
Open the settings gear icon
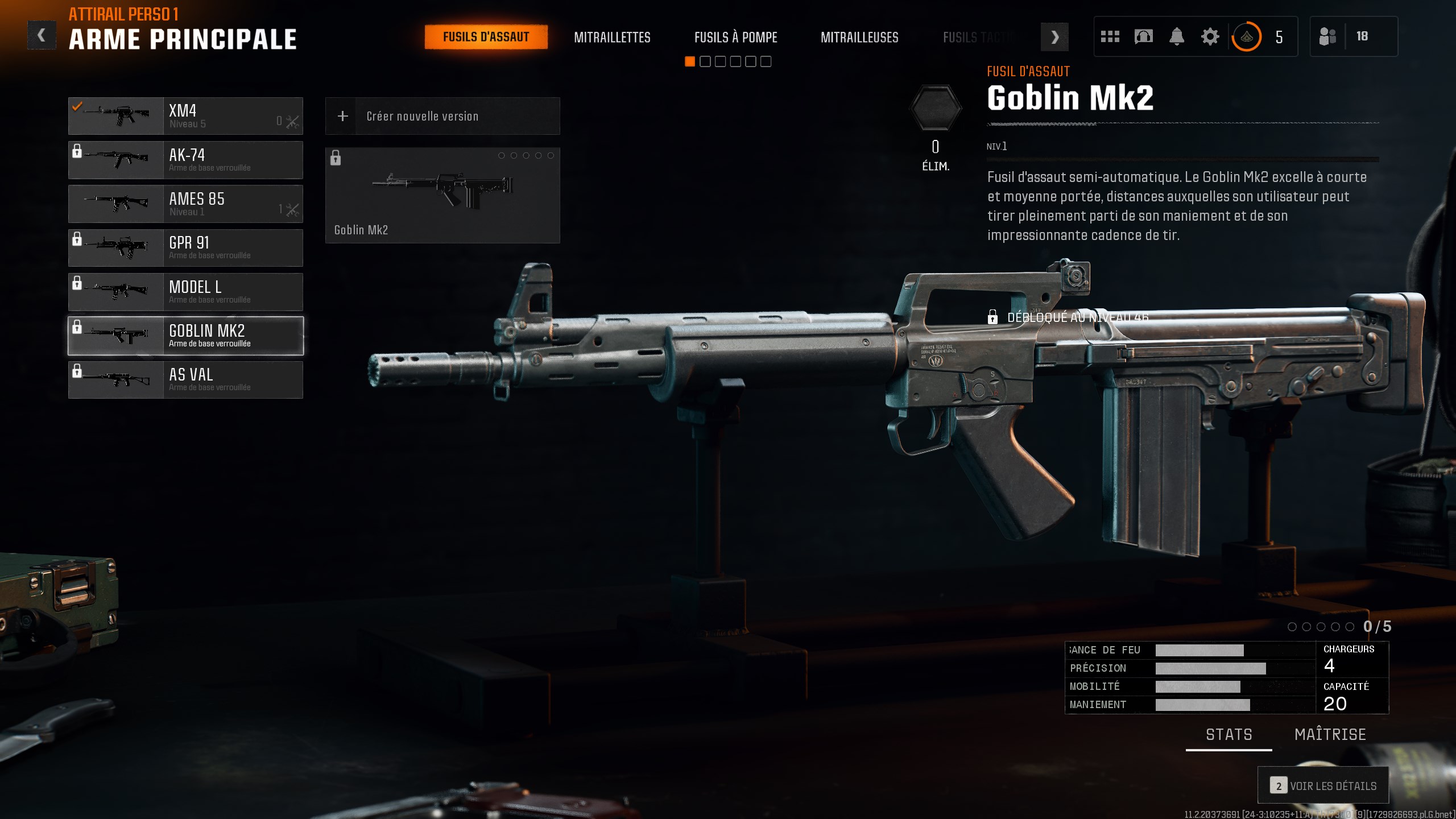tap(1210, 36)
